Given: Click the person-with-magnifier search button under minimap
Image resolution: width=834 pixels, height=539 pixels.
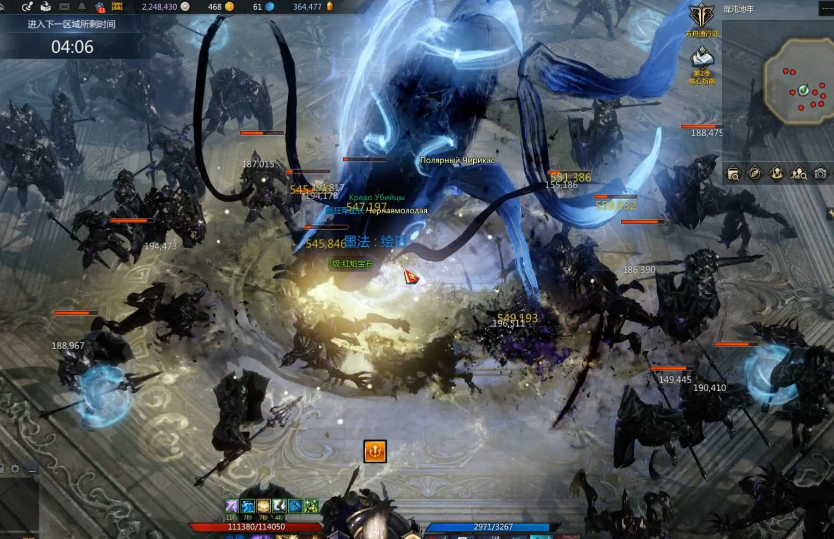Looking at the screenshot, I should point(798,173).
